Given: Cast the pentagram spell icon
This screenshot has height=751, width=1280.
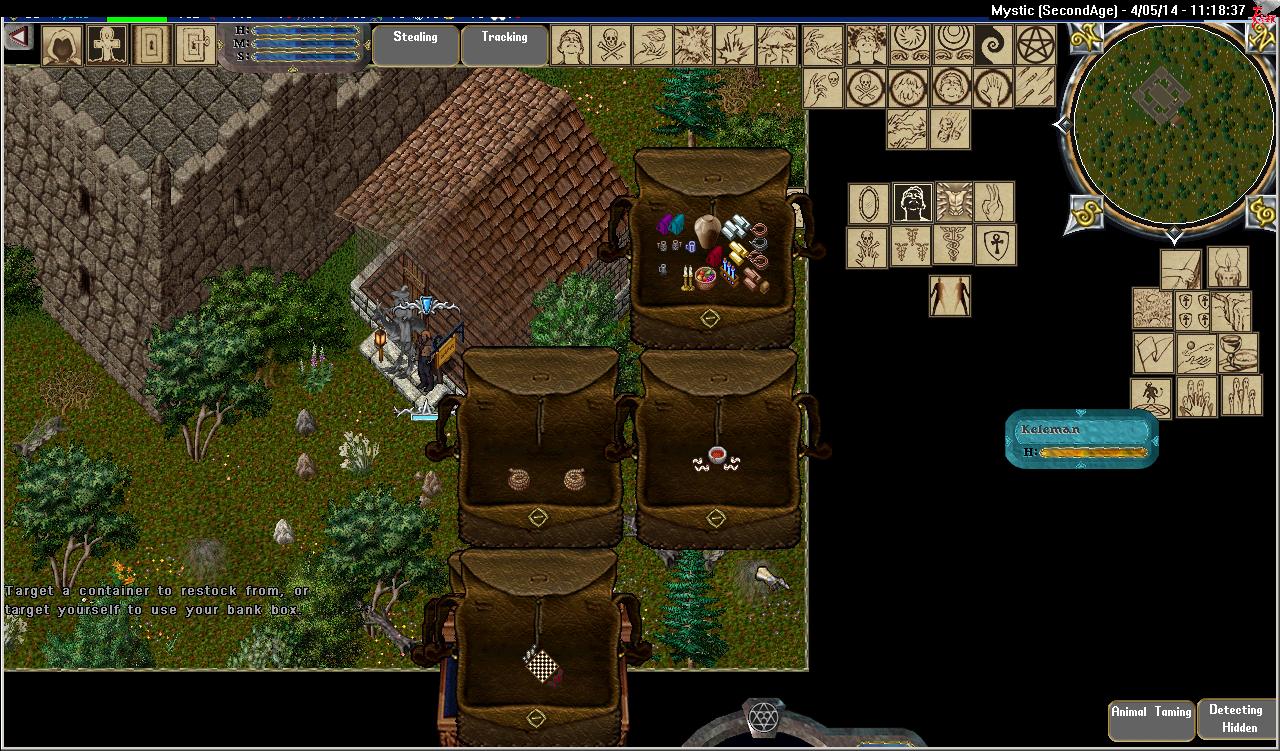Looking at the screenshot, I should click(x=1036, y=45).
